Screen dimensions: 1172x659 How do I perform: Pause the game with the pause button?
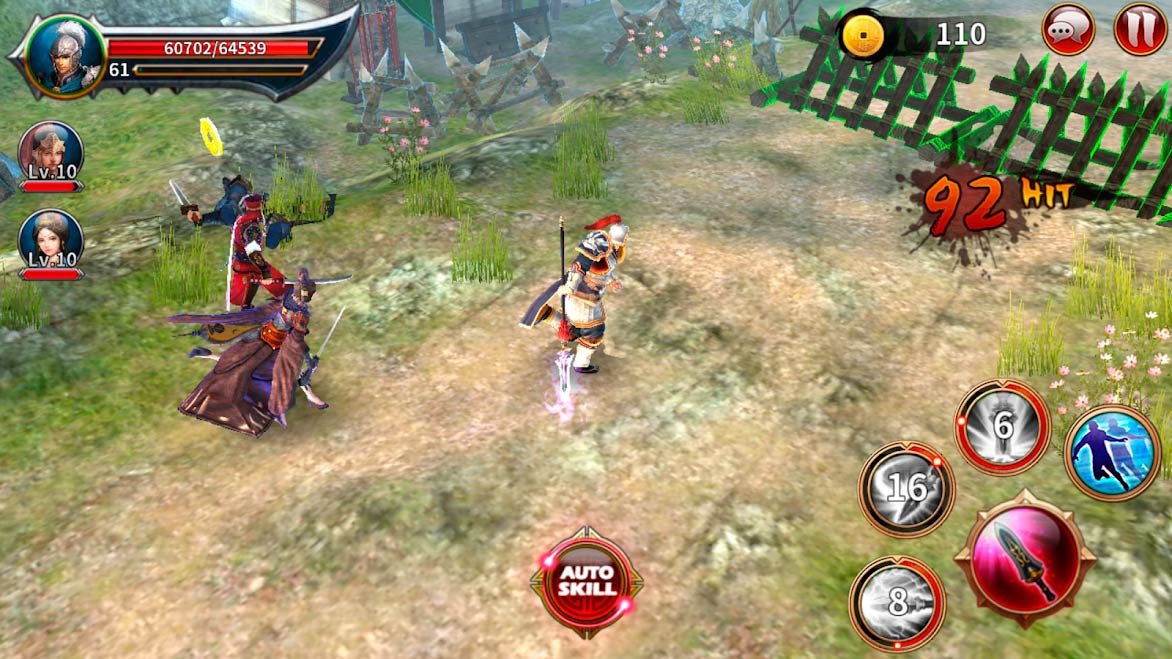(x=1140, y=29)
